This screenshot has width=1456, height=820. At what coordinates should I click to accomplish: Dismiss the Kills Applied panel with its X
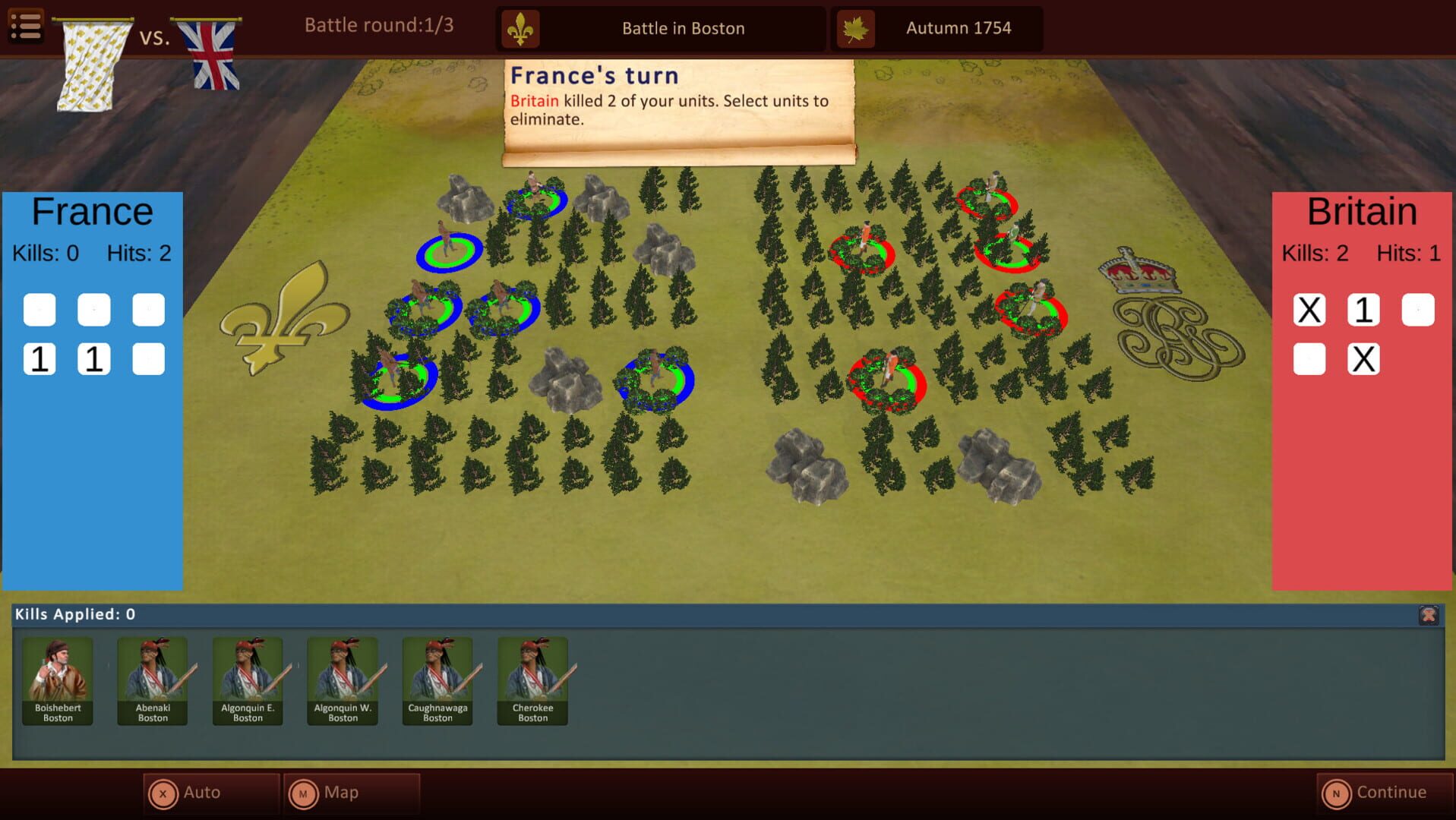(1427, 617)
